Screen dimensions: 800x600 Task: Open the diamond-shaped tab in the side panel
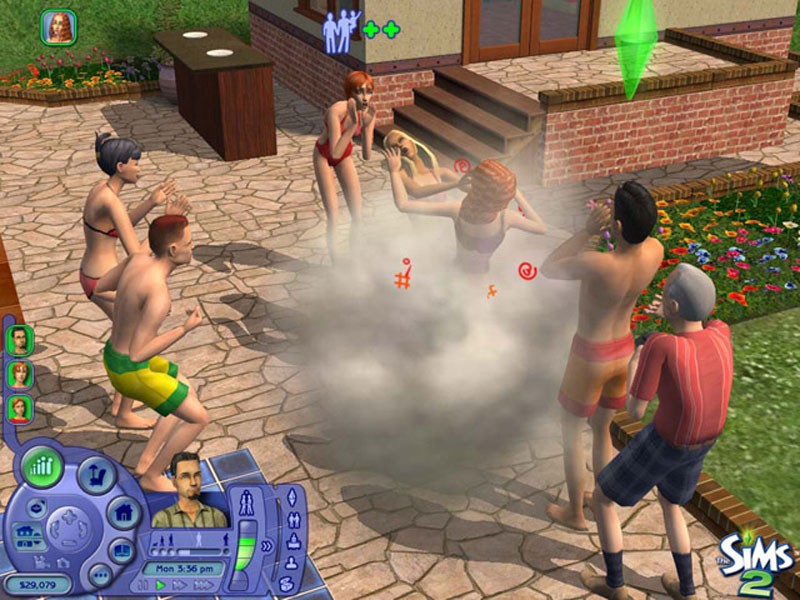coord(293,497)
